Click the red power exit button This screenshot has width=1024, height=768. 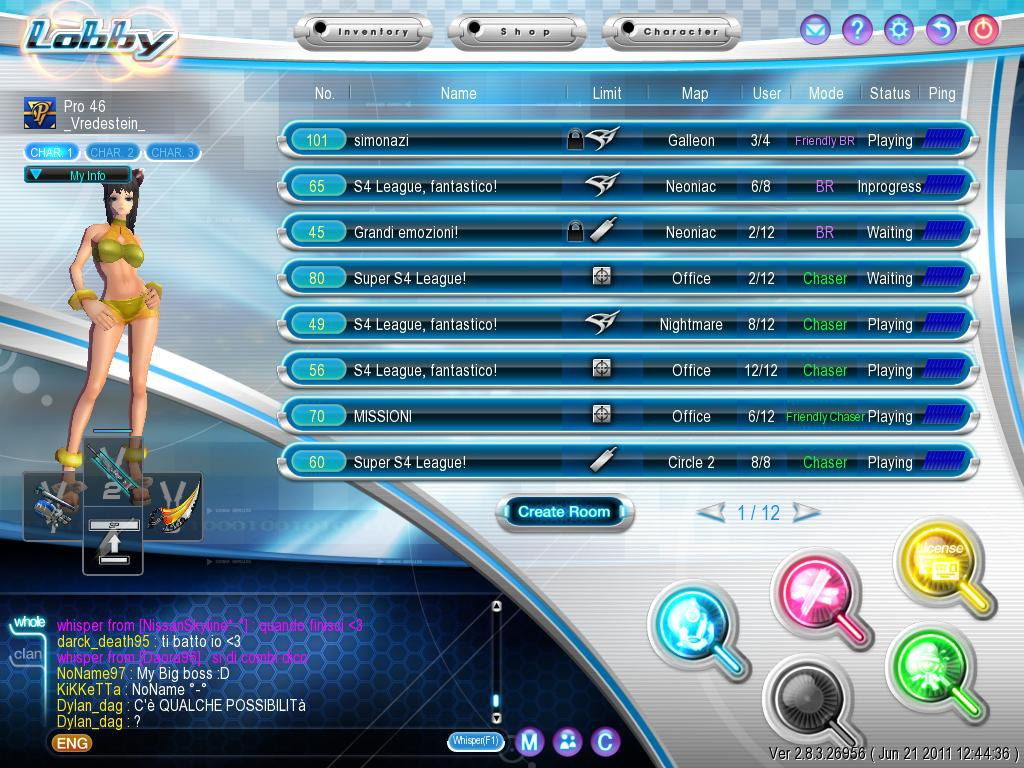[983, 30]
